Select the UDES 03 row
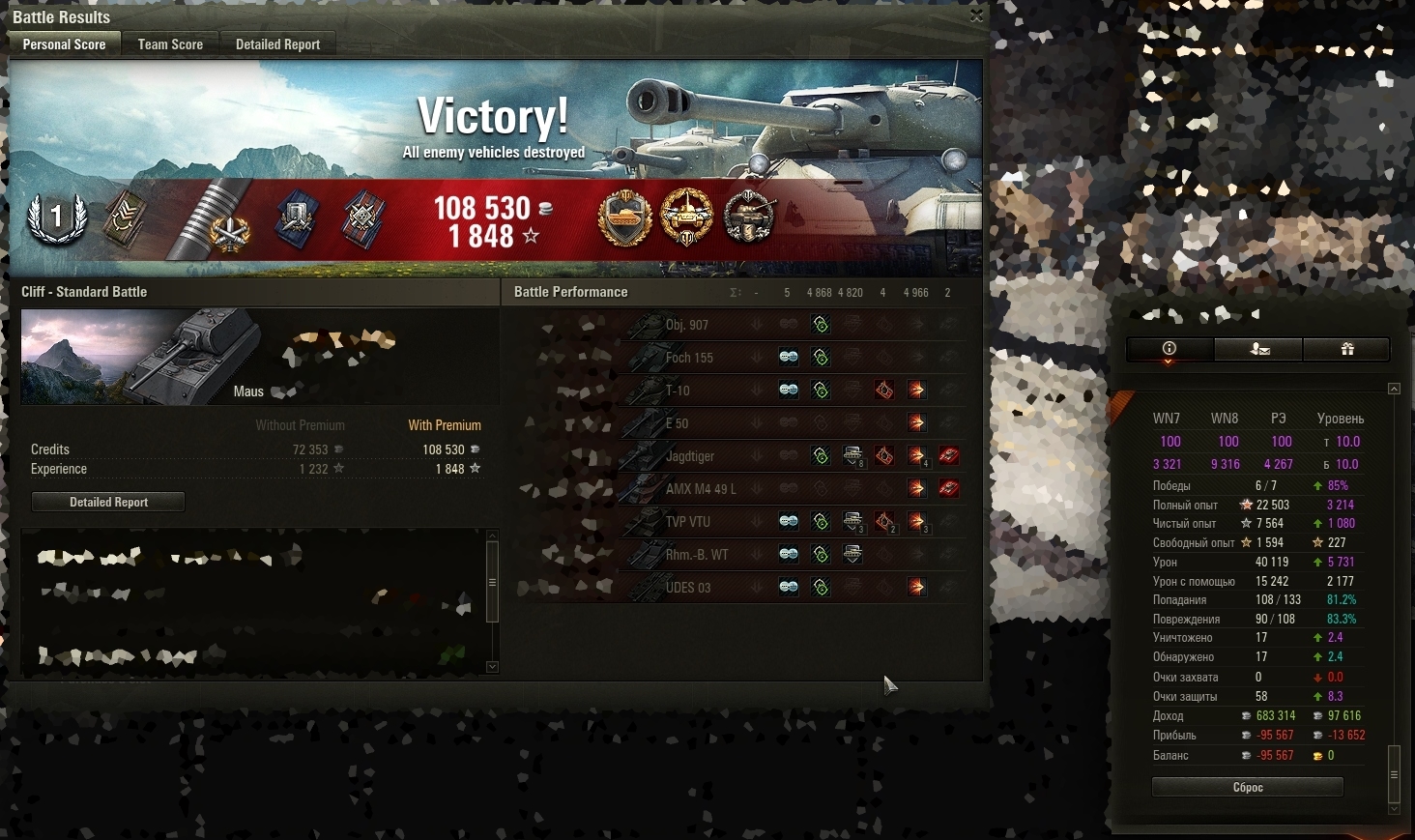Screen dimensions: 1415x840 click(688, 588)
